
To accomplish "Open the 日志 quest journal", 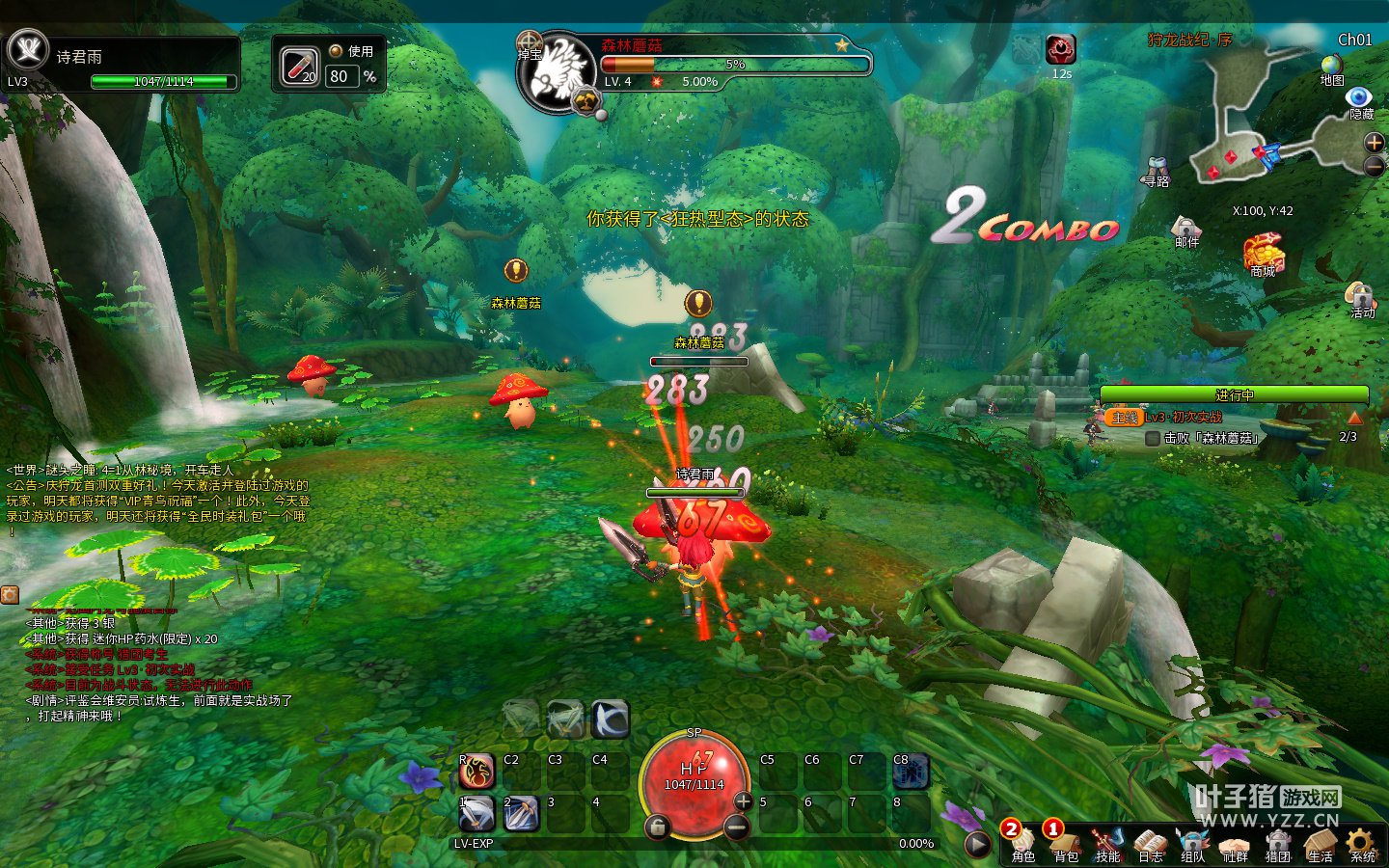I will [x=1150, y=842].
